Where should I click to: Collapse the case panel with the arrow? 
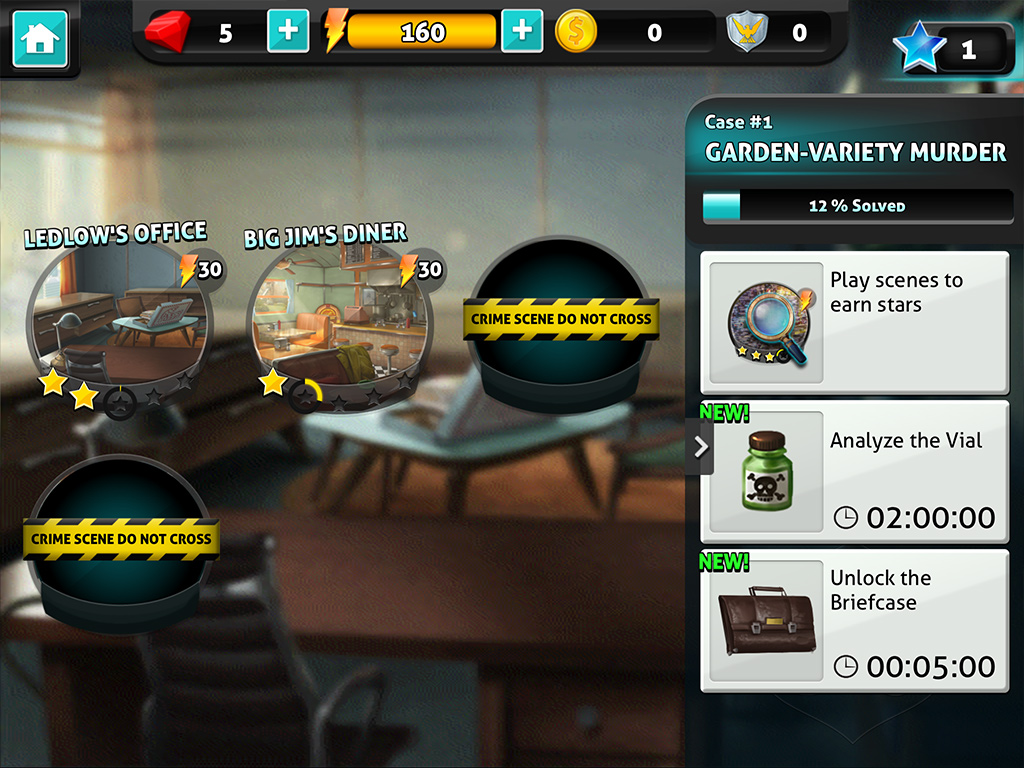click(x=701, y=446)
